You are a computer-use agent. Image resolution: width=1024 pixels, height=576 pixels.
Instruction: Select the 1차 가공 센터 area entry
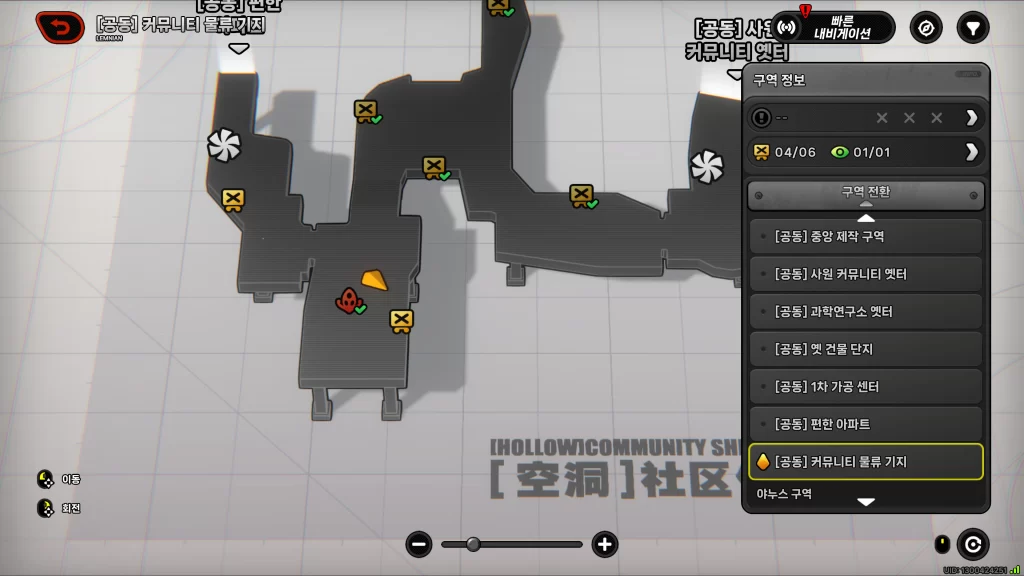pyautogui.click(x=866, y=387)
